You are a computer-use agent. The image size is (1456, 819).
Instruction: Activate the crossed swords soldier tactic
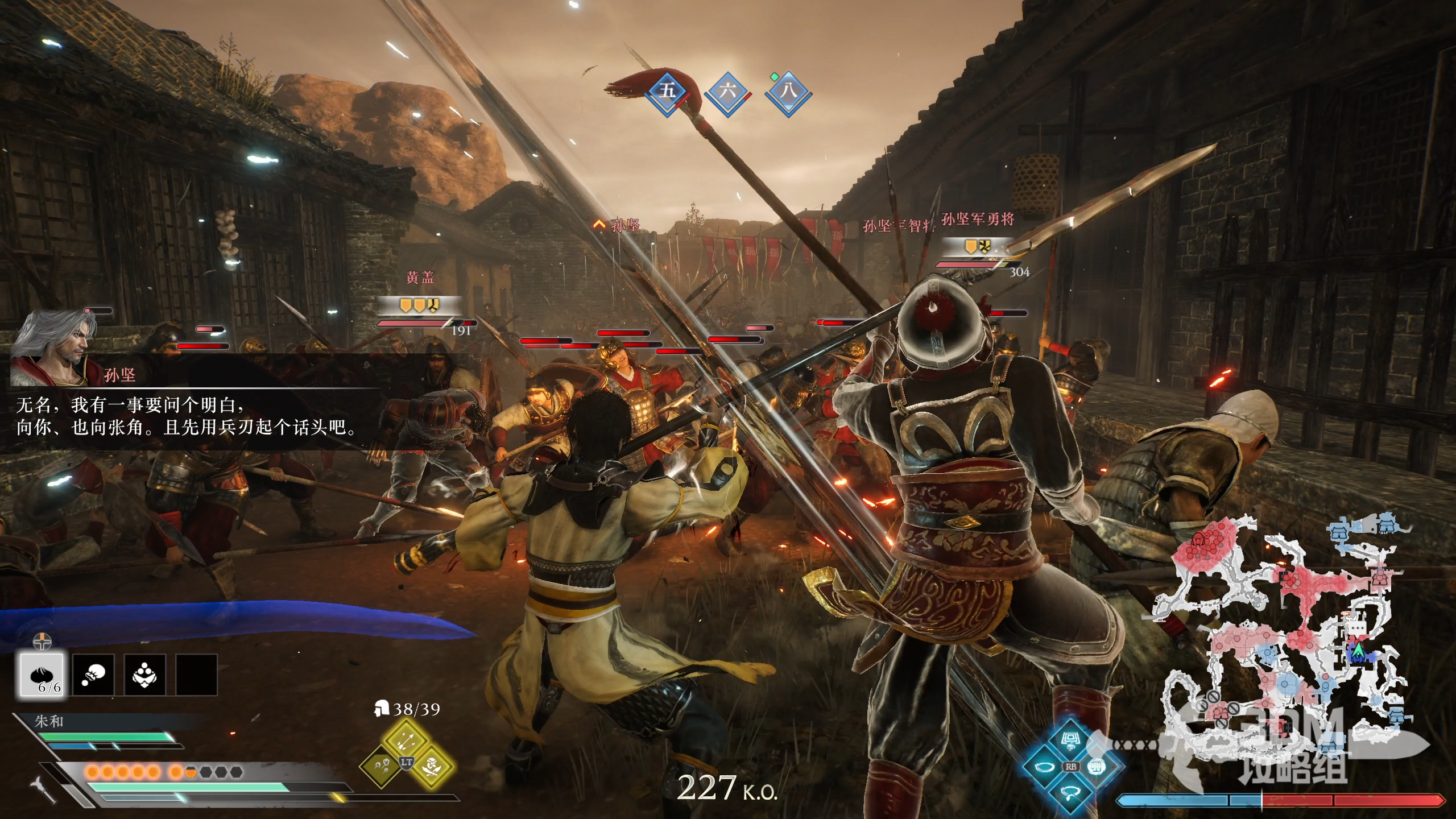point(432,767)
